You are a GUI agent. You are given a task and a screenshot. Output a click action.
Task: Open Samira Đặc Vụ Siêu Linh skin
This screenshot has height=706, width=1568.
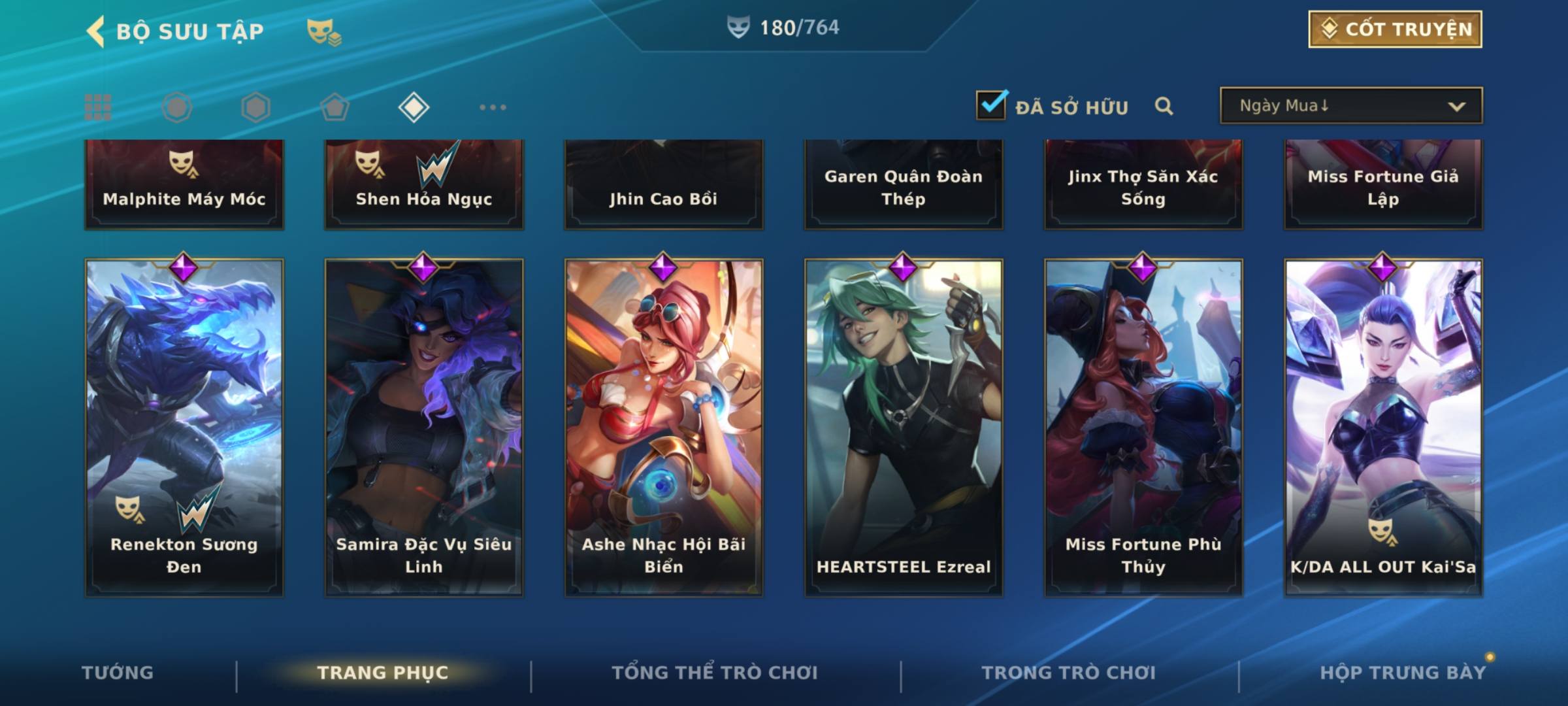click(x=424, y=427)
